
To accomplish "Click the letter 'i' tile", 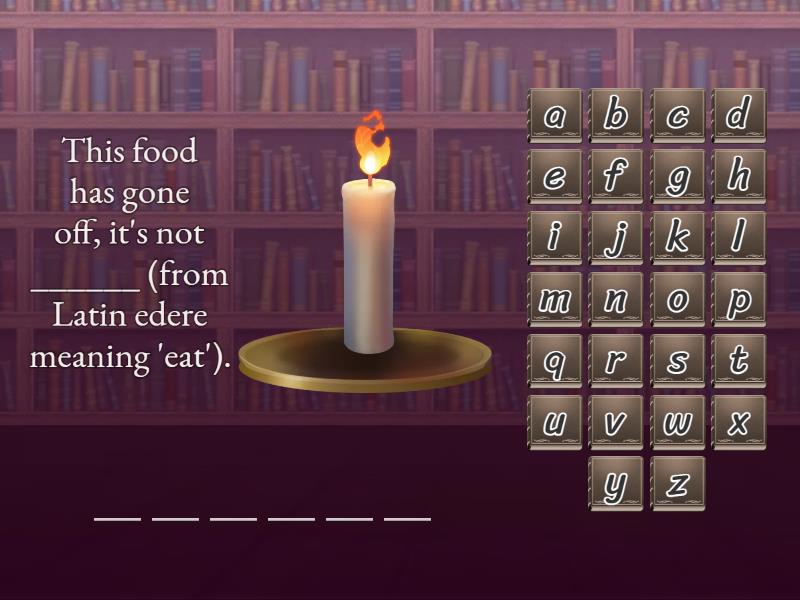I will pos(554,238).
